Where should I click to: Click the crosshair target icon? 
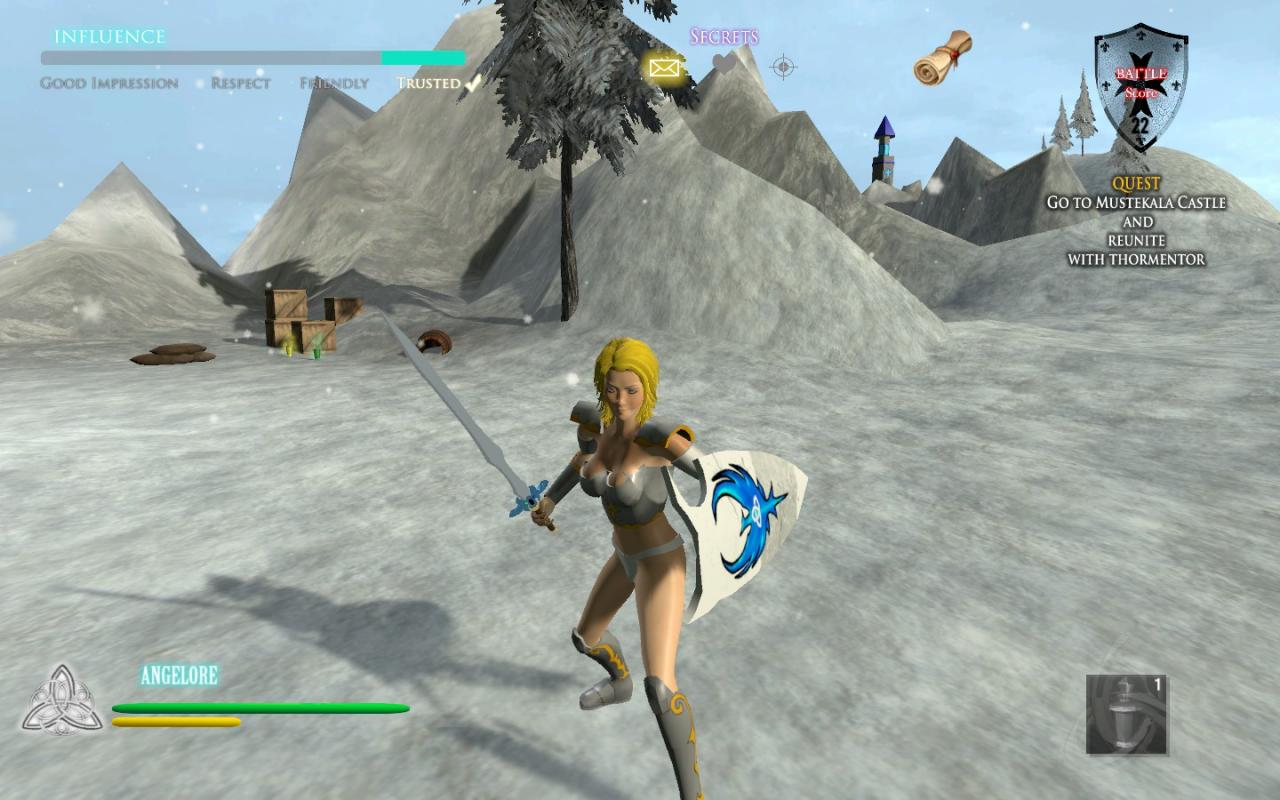[x=784, y=68]
